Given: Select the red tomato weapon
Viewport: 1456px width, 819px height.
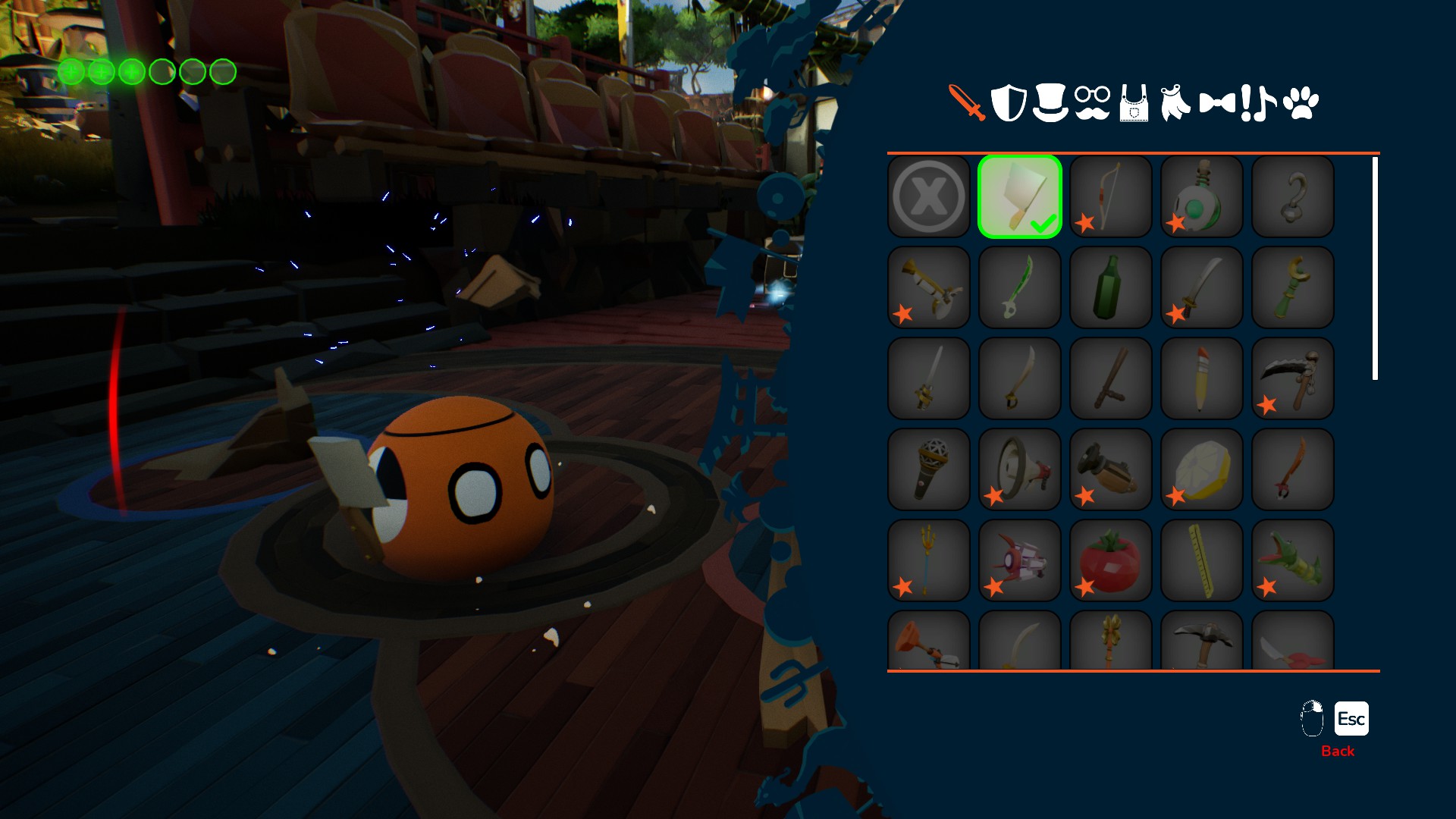Looking at the screenshot, I should pyautogui.click(x=1111, y=560).
